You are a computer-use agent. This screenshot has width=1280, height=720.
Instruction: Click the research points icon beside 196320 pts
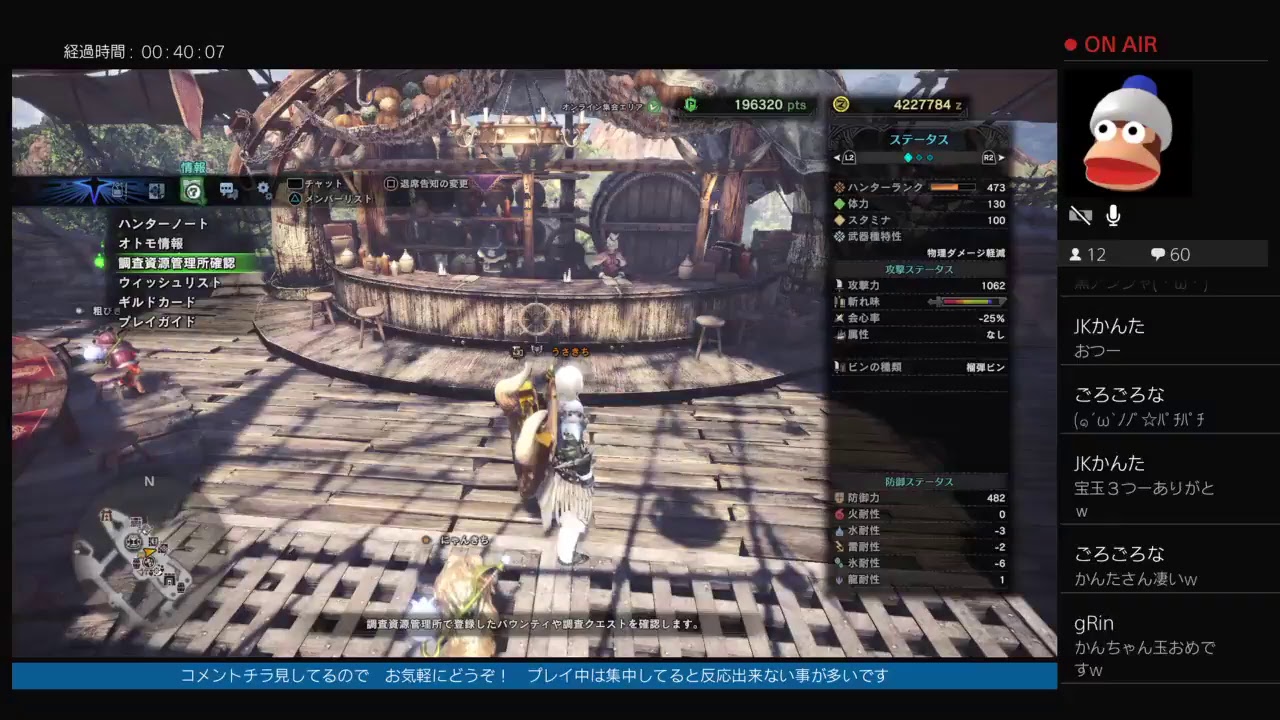tap(690, 105)
